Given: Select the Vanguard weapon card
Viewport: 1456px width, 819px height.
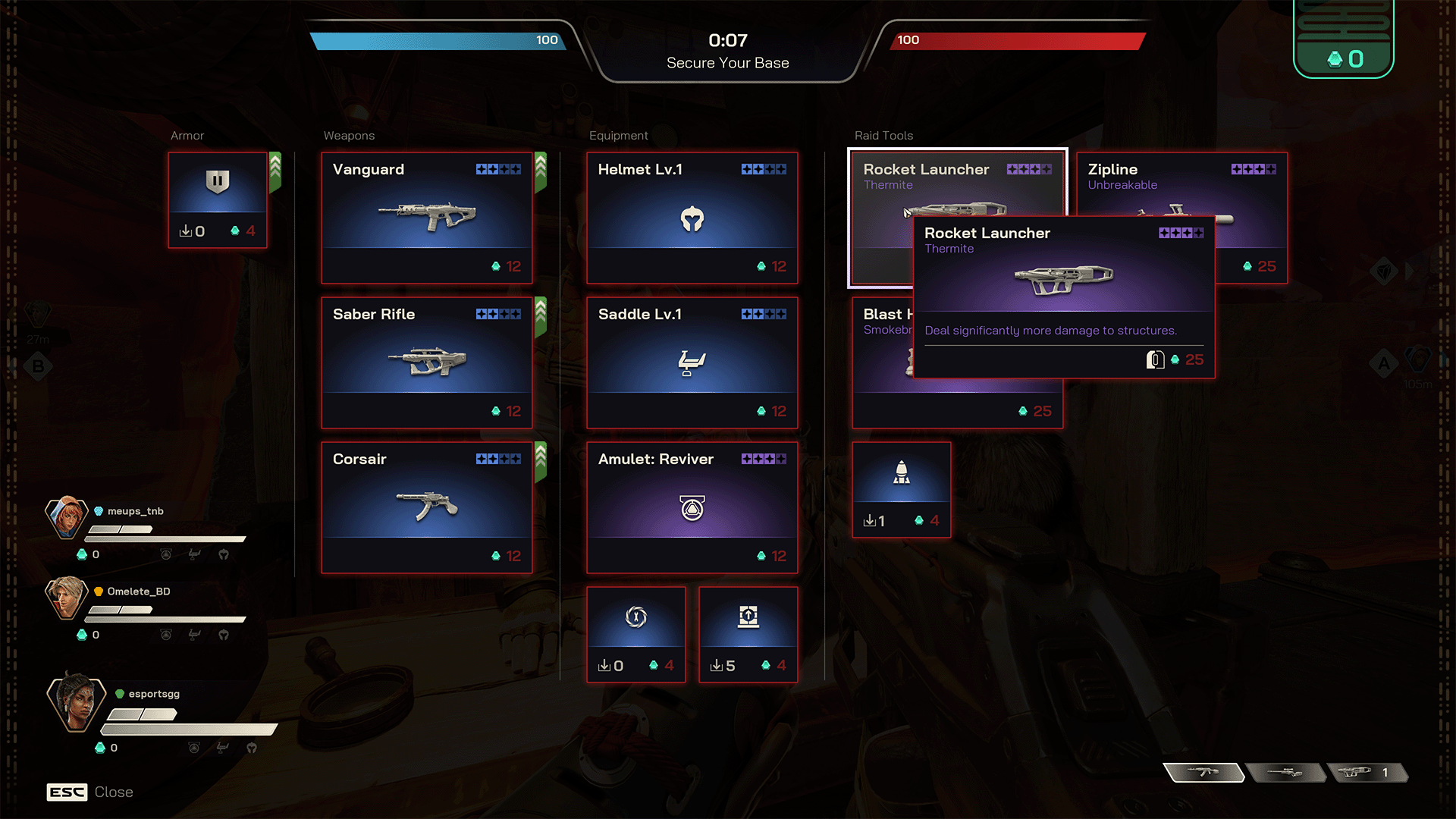Looking at the screenshot, I should click(x=427, y=218).
